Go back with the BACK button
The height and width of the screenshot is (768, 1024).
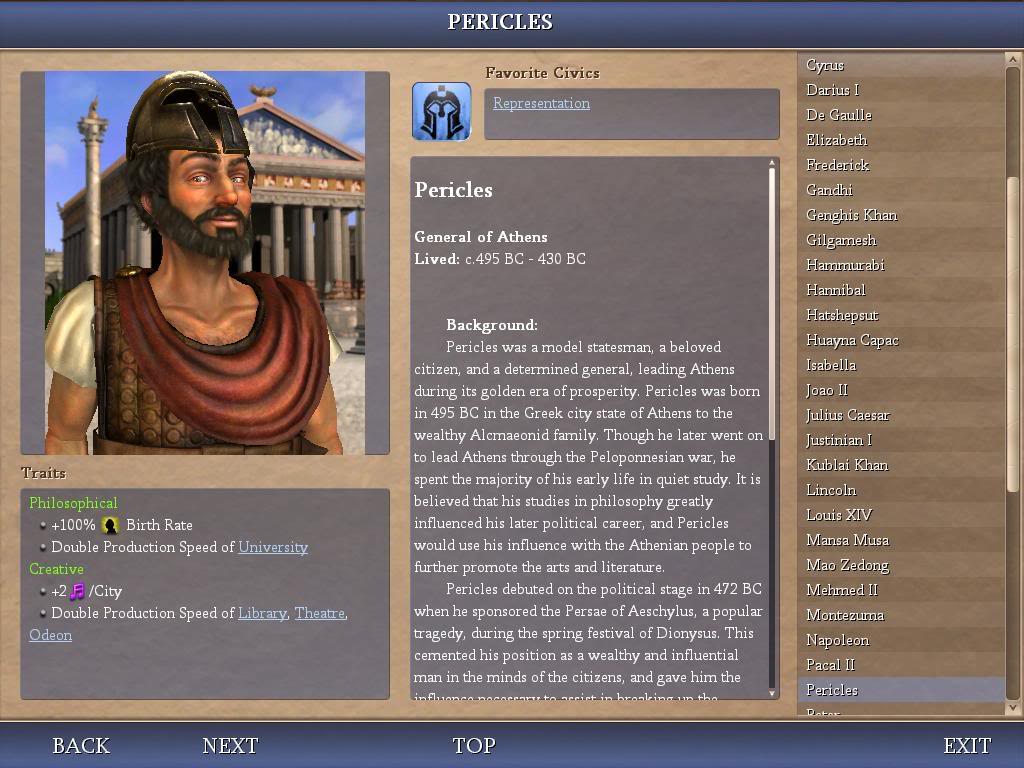pos(81,746)
